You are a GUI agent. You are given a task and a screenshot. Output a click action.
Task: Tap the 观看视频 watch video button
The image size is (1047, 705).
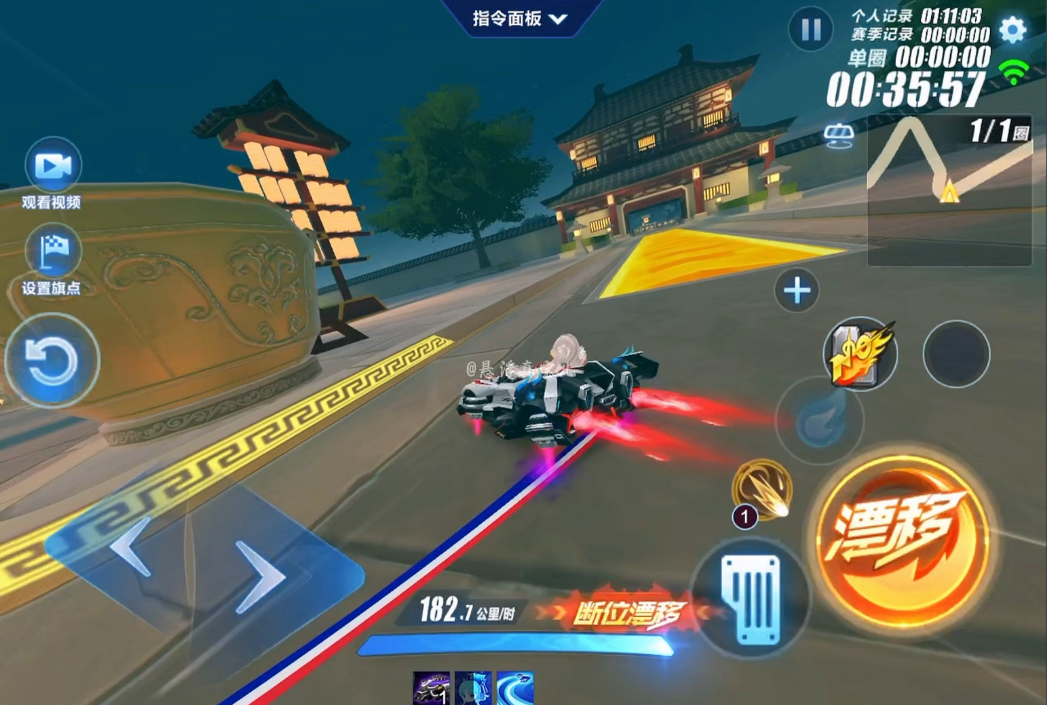[x=52, y=167]
